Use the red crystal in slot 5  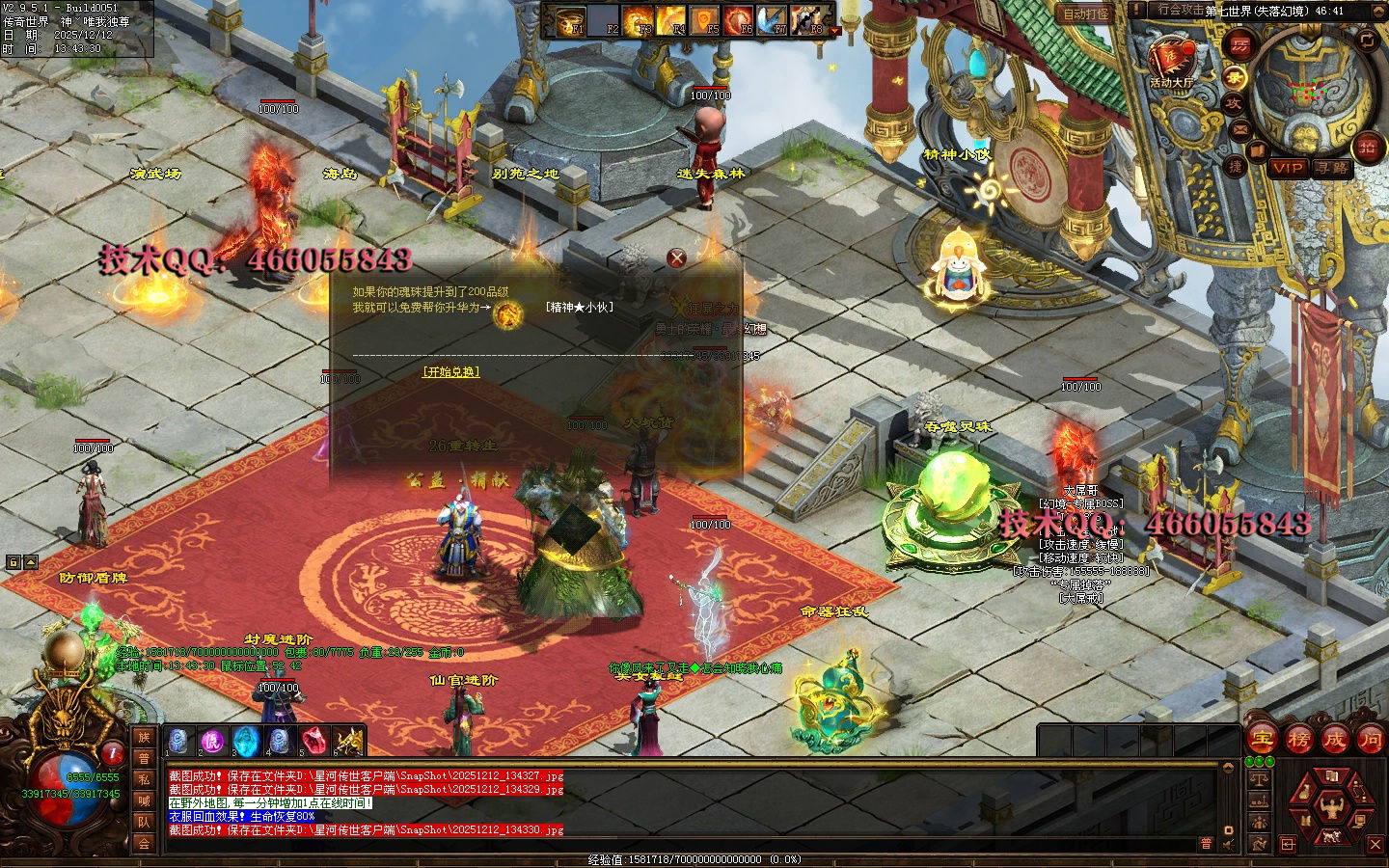[313, 741]
